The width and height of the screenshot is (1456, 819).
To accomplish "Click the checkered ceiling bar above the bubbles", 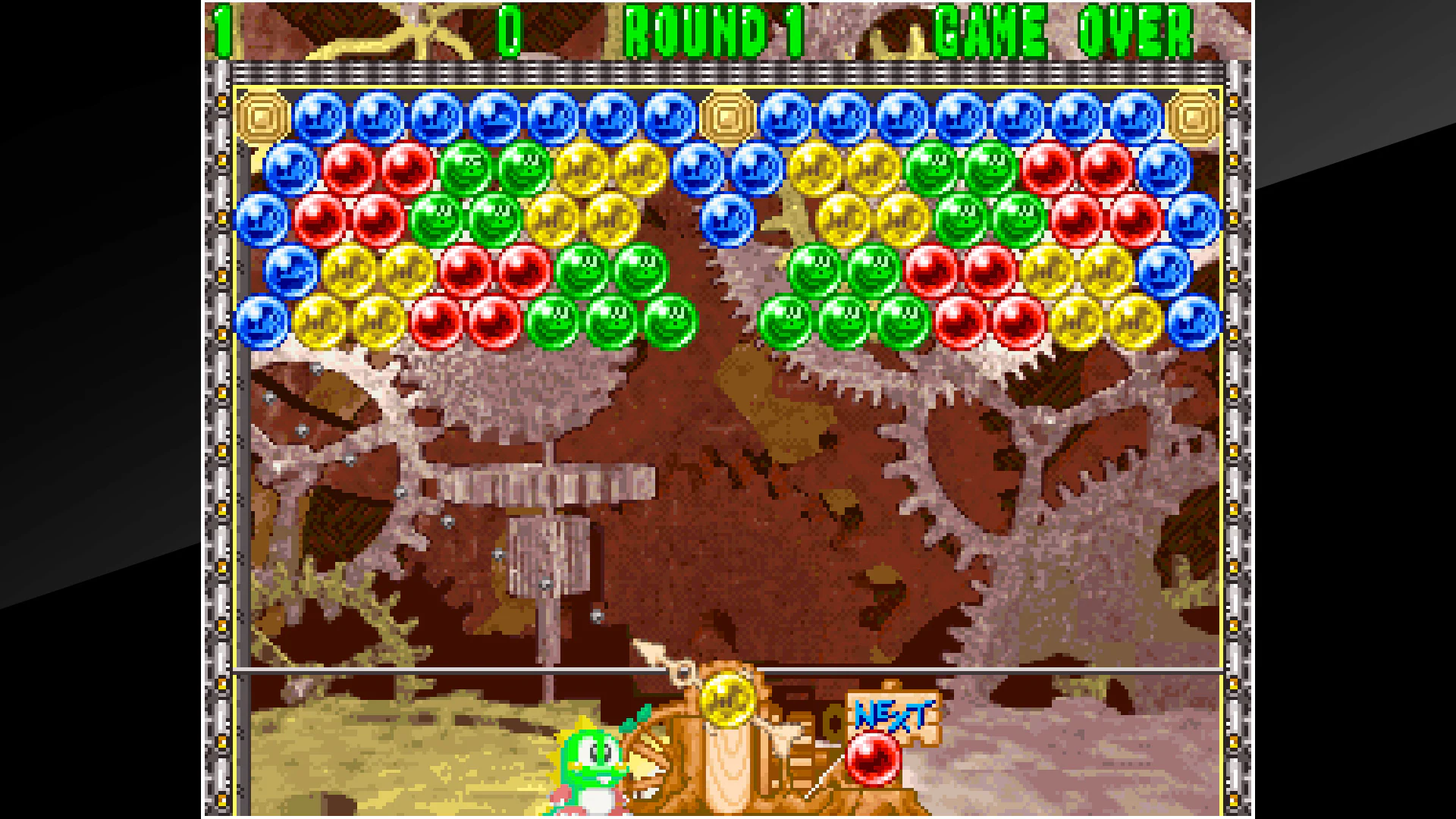I will [x=728, y=72].
